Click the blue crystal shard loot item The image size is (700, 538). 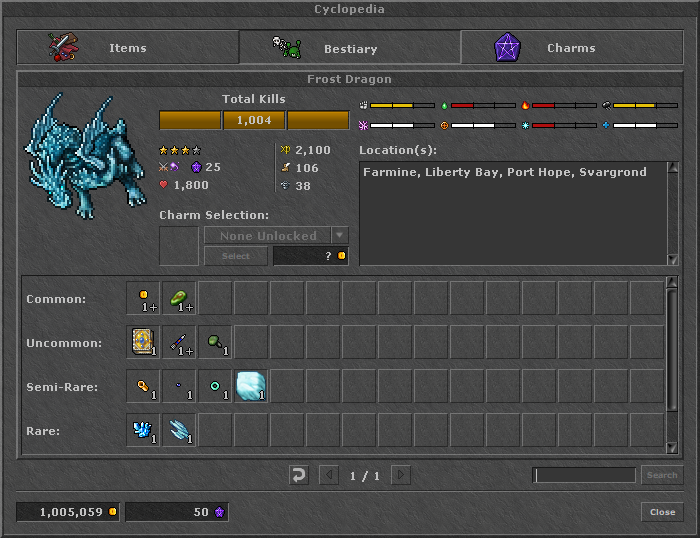point(144,430)
